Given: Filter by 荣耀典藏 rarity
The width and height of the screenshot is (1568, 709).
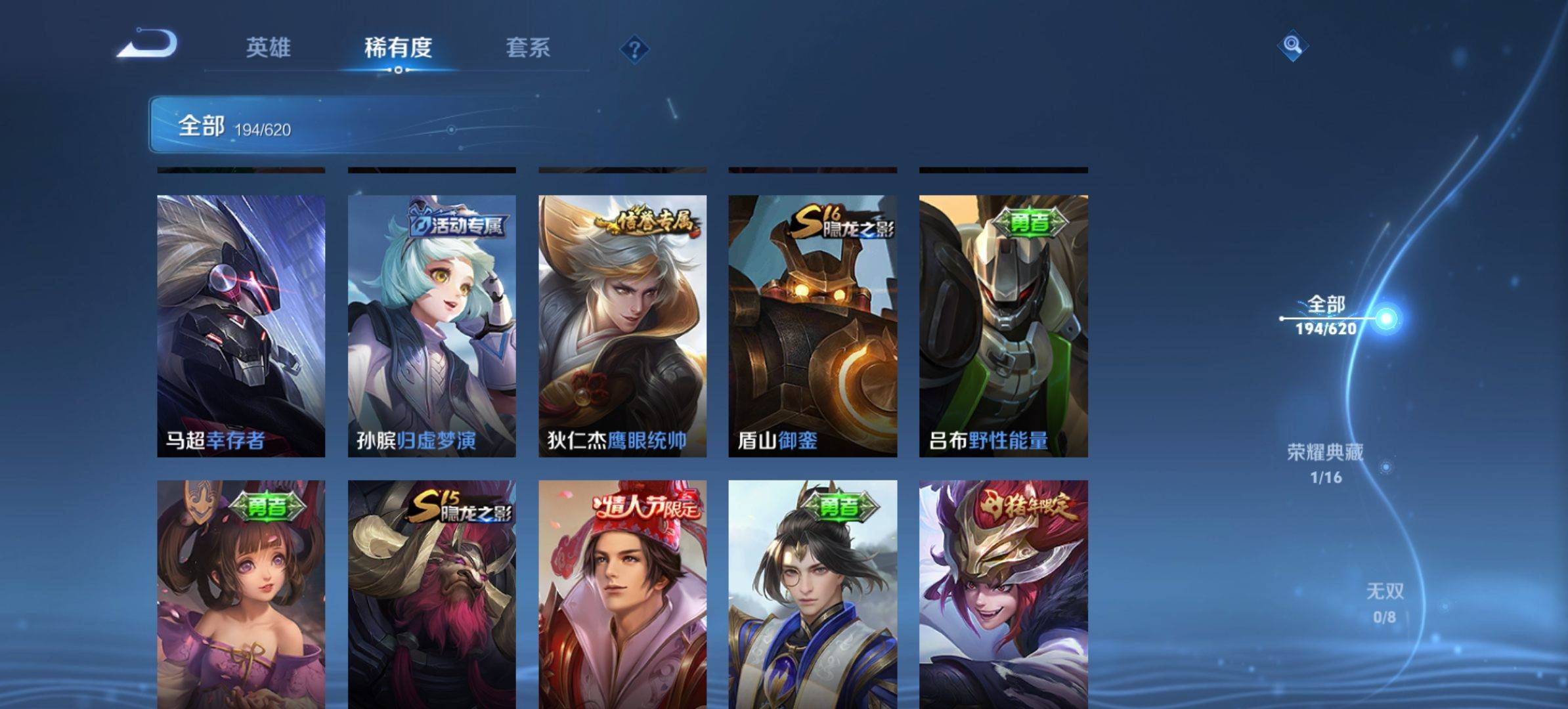Looking at the screenshot, I should point(1325,463).
